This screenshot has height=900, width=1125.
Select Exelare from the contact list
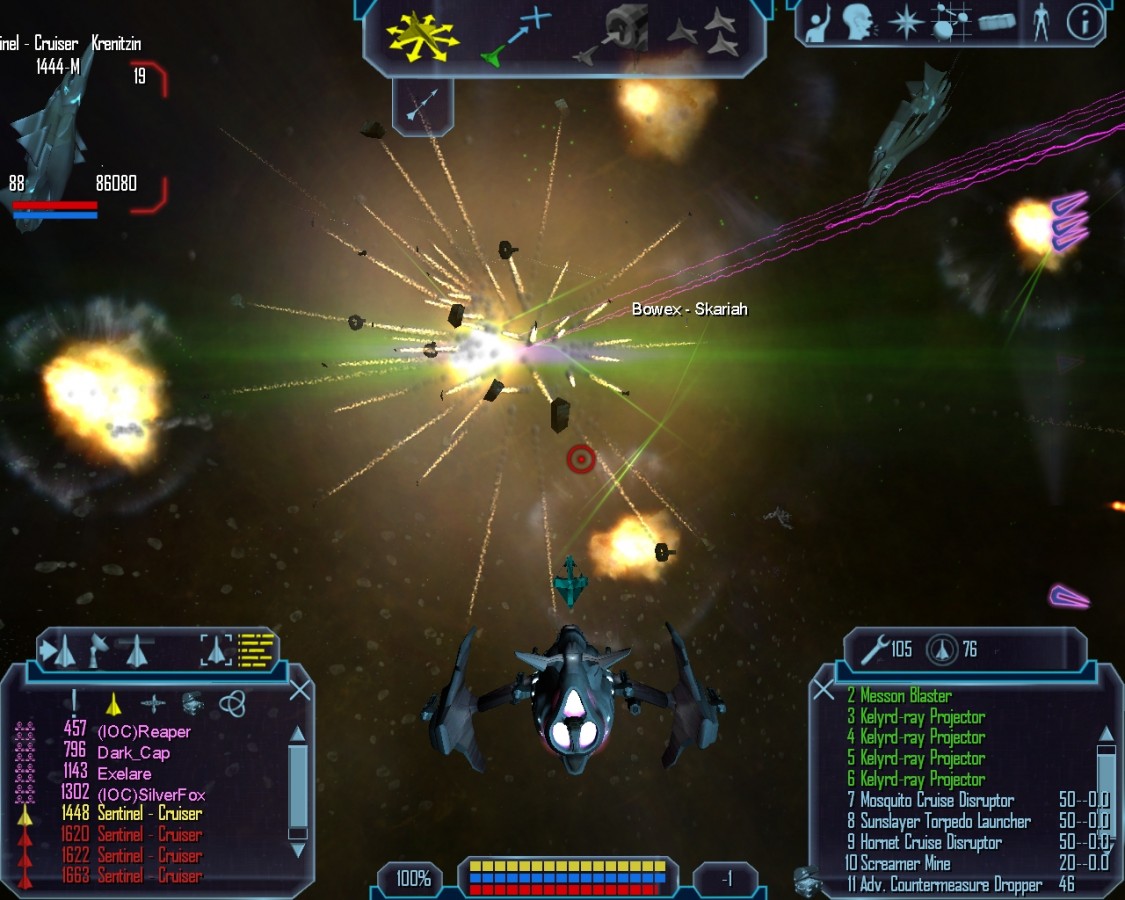[124, 774]
